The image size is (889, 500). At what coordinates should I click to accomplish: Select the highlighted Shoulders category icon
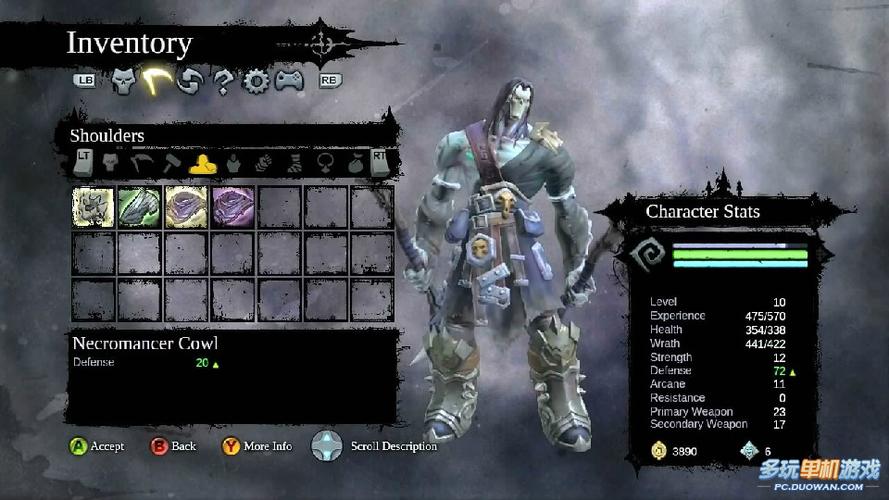pos(202,161)
